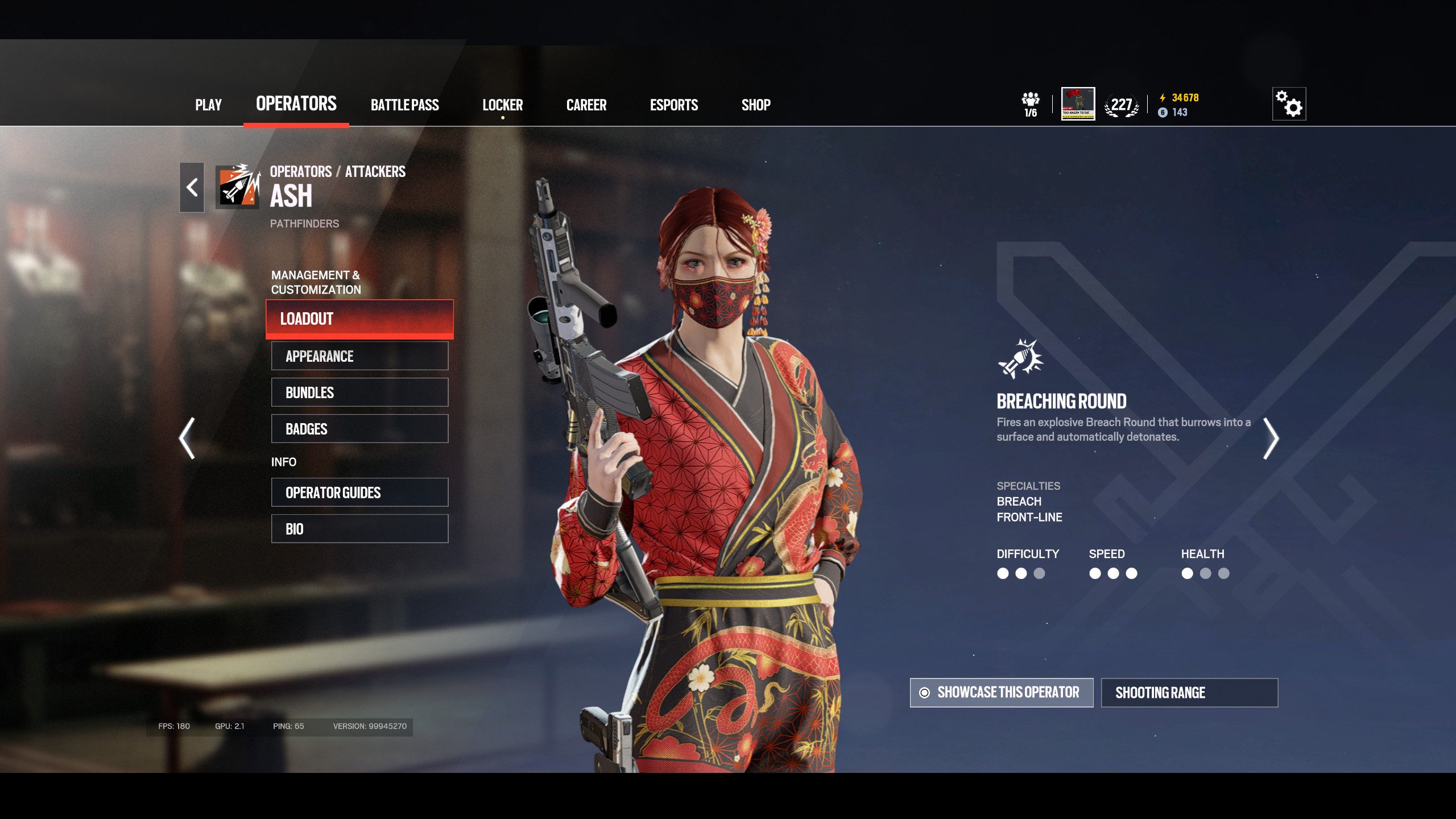Open the Bundles section
Image resolution: width=1456 pixels, height=819 pixels.
pos(359,392)
